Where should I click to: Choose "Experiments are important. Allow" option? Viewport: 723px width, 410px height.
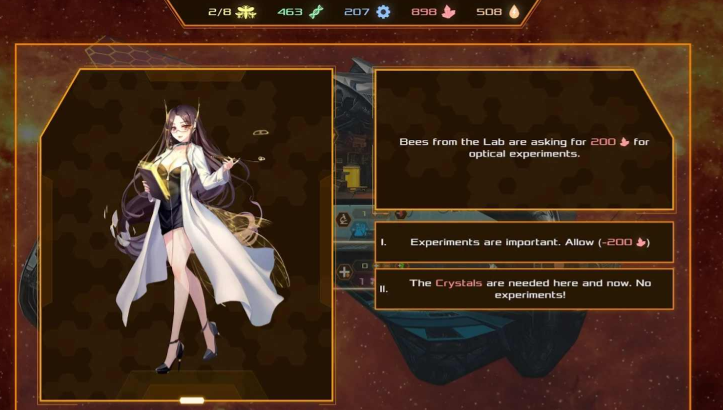pos(525,242)
